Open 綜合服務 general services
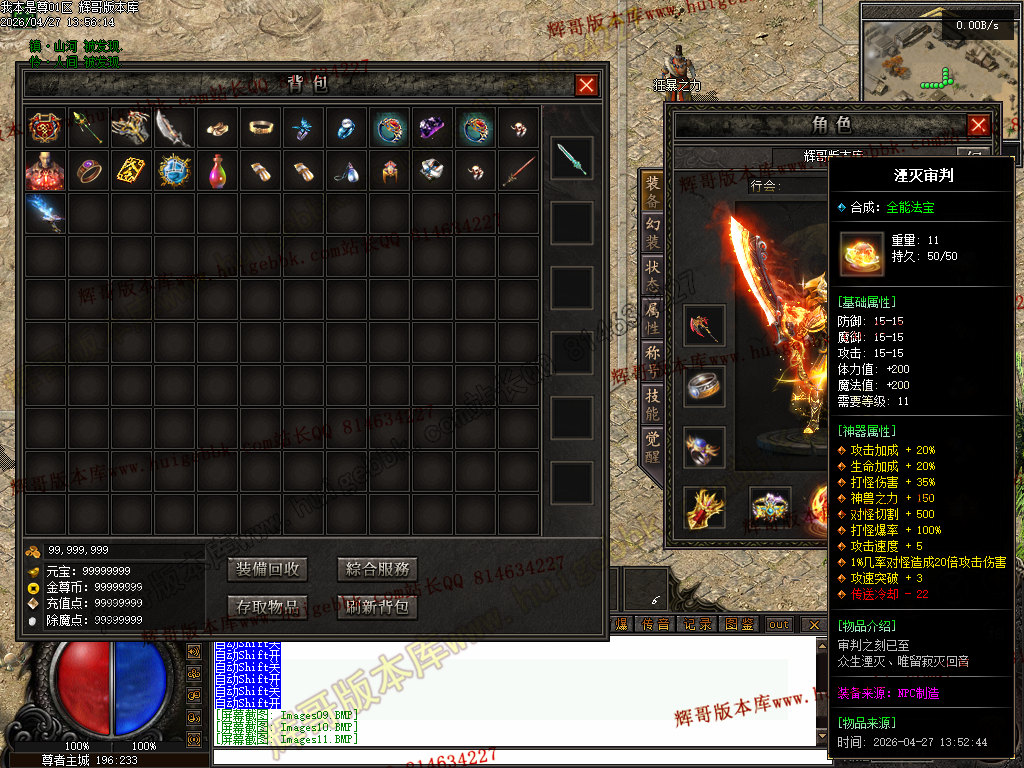This screenshot has height=768, width=1024. coord(377,569)
